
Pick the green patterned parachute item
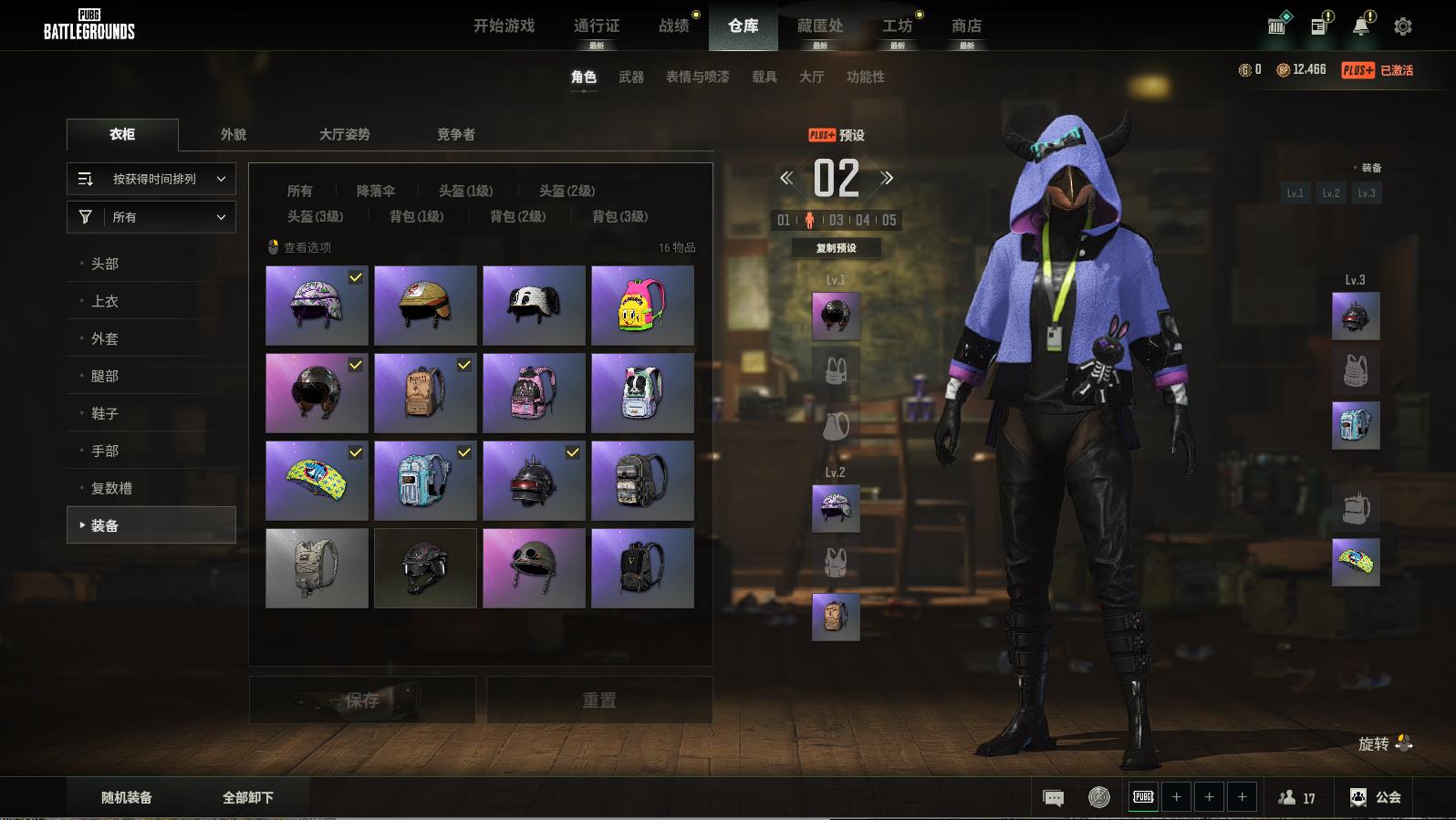click(317, 481)
